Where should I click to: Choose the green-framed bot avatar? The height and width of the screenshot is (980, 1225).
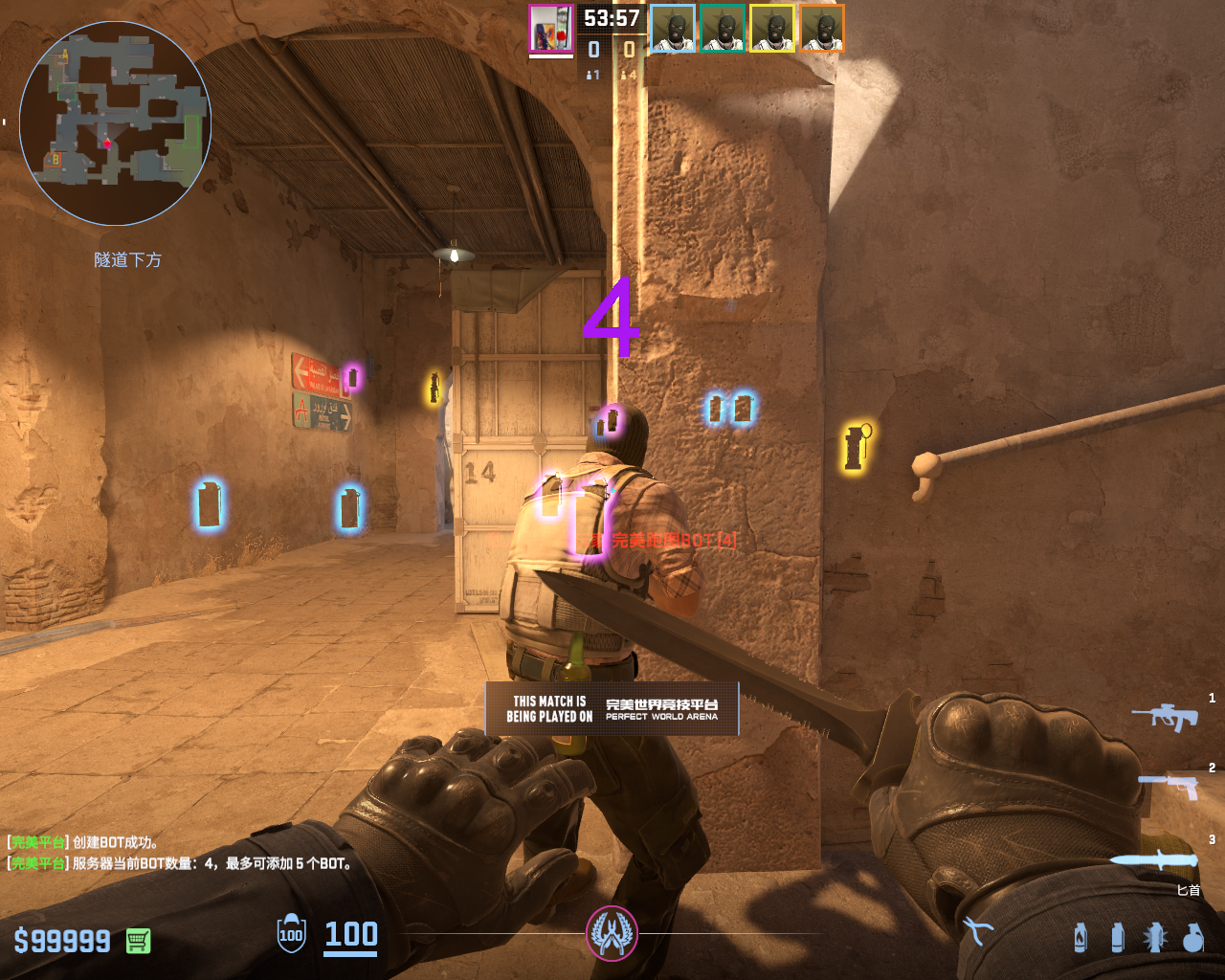[723, 29]
